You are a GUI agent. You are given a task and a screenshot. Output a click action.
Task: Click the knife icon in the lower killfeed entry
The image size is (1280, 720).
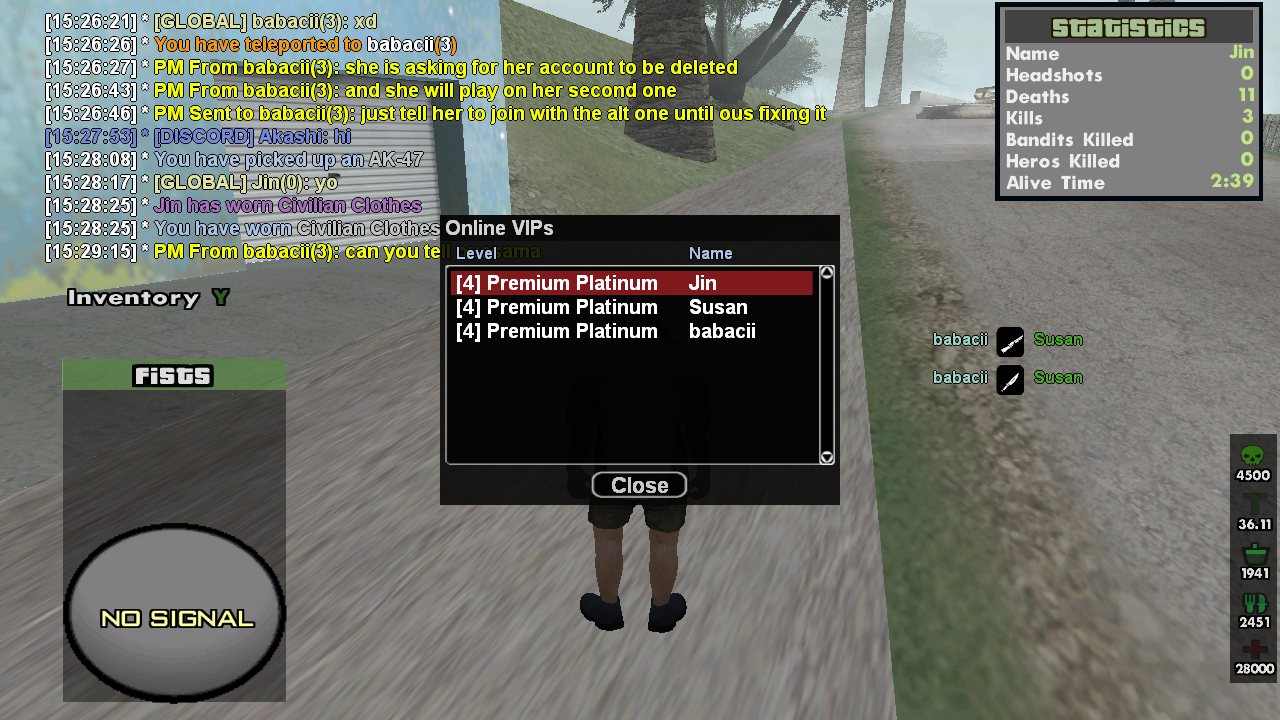click(1010, 380)
